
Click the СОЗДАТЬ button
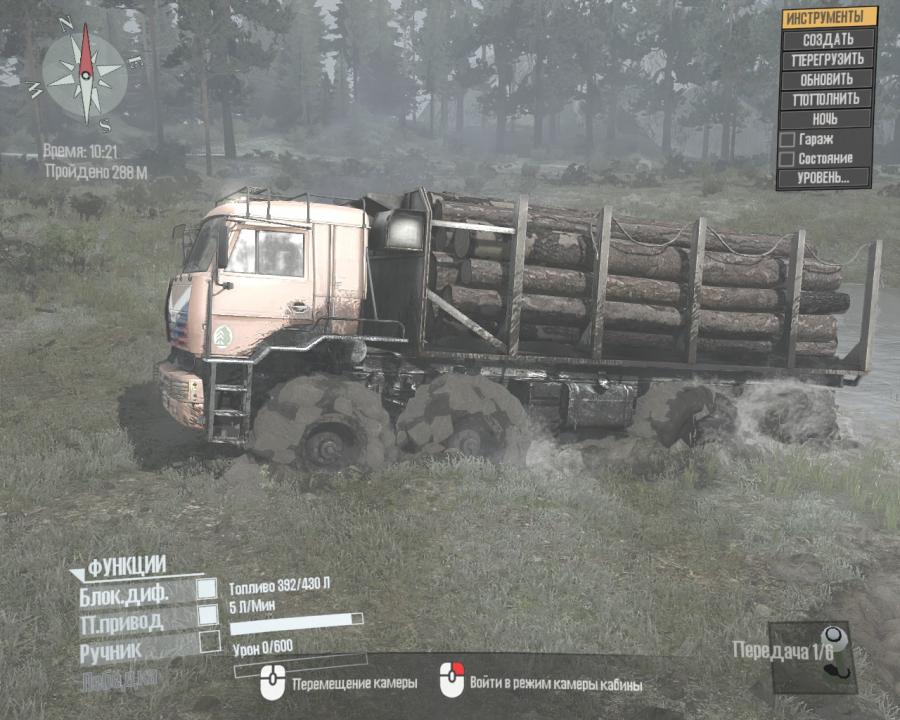coord(826,40)
